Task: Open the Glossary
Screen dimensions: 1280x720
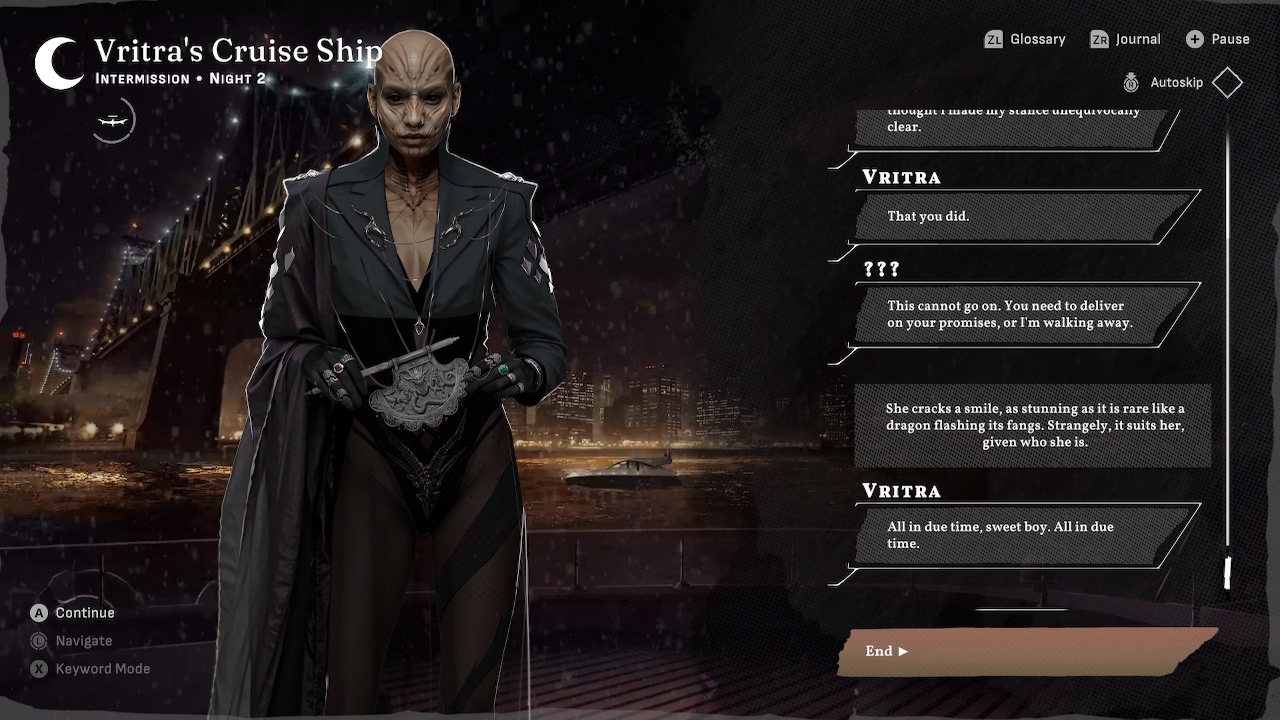Action: [x=1025, y=39]
